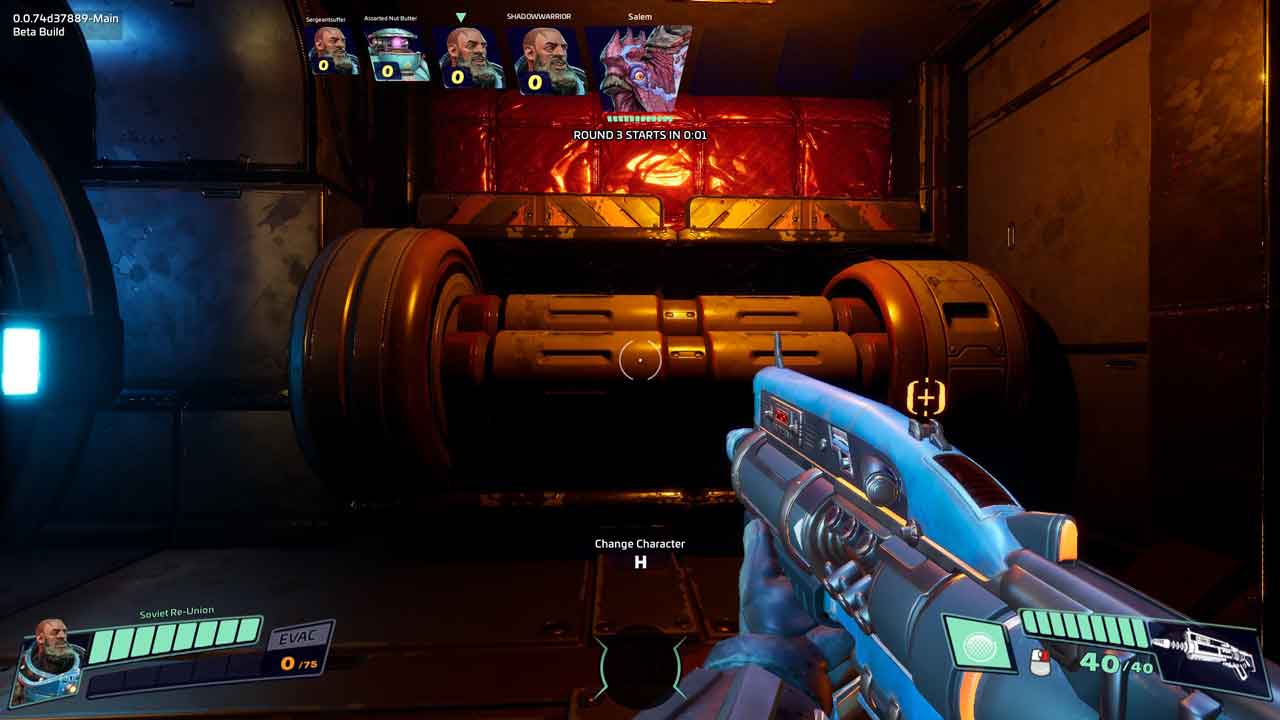1280x720 pixels.
Task: Click Assorted Nut Butter's robot portrait
Action: click(397, 53)
